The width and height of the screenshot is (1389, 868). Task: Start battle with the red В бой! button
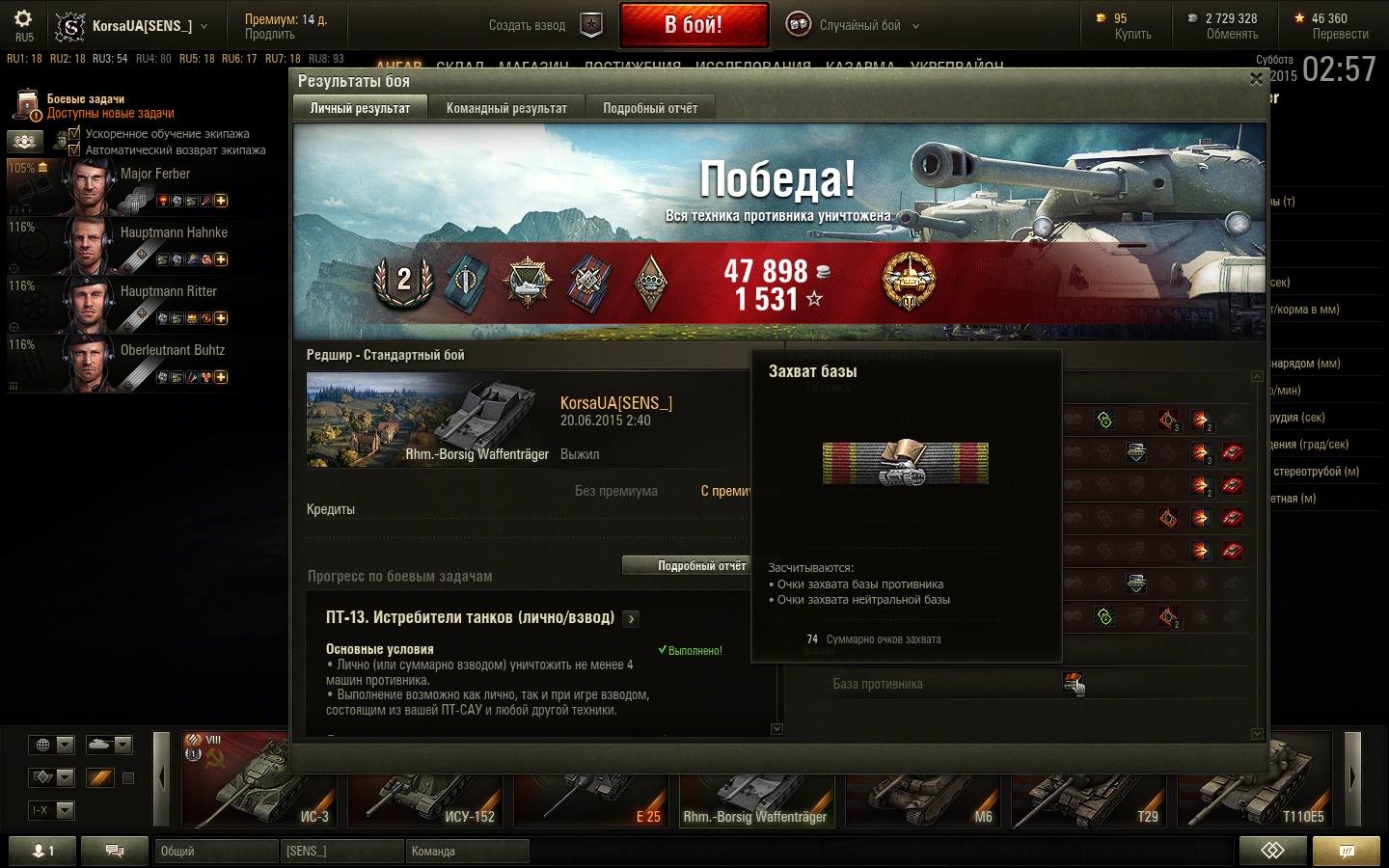(694, 25)
